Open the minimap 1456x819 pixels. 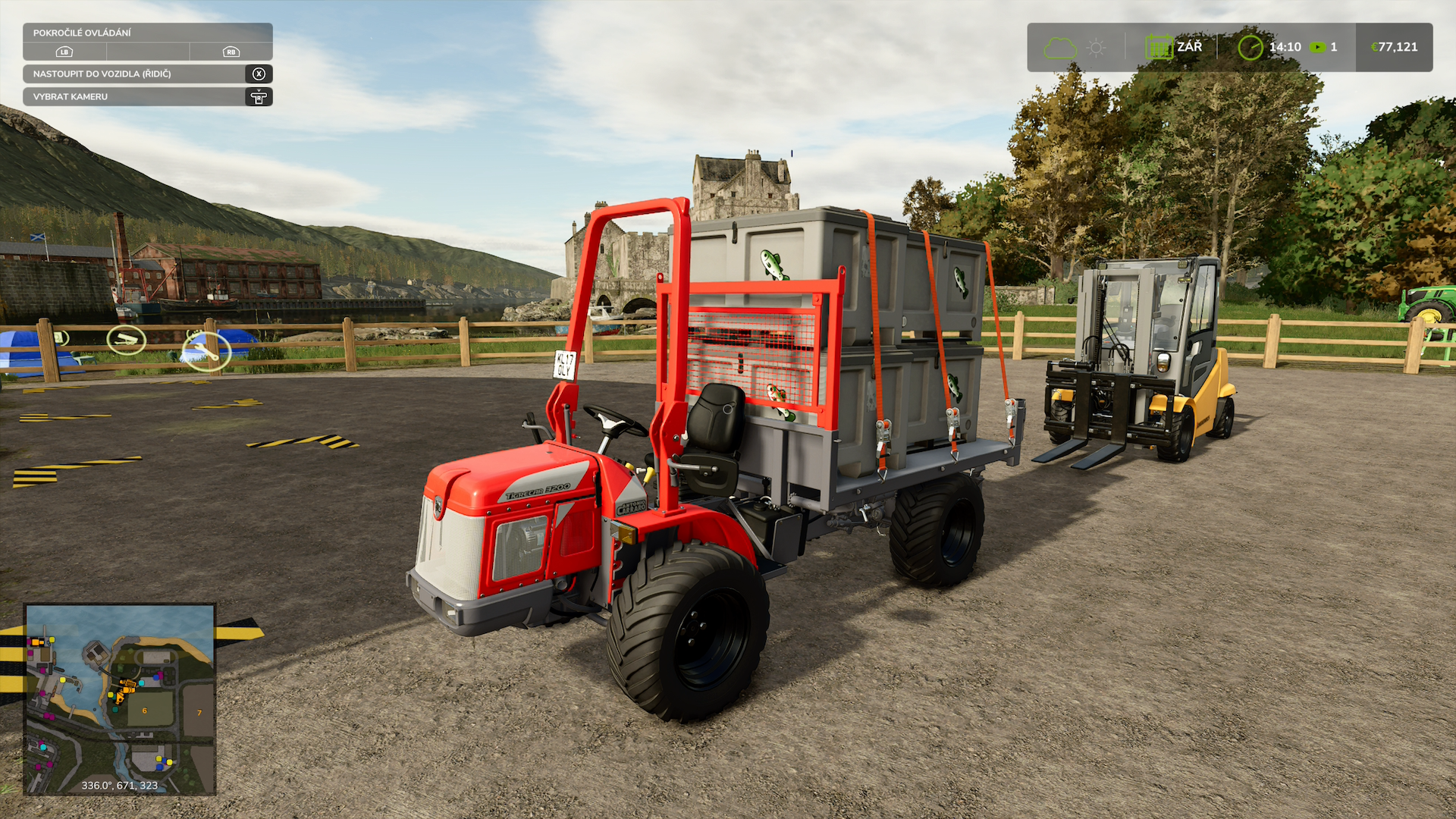pos(120,698)
